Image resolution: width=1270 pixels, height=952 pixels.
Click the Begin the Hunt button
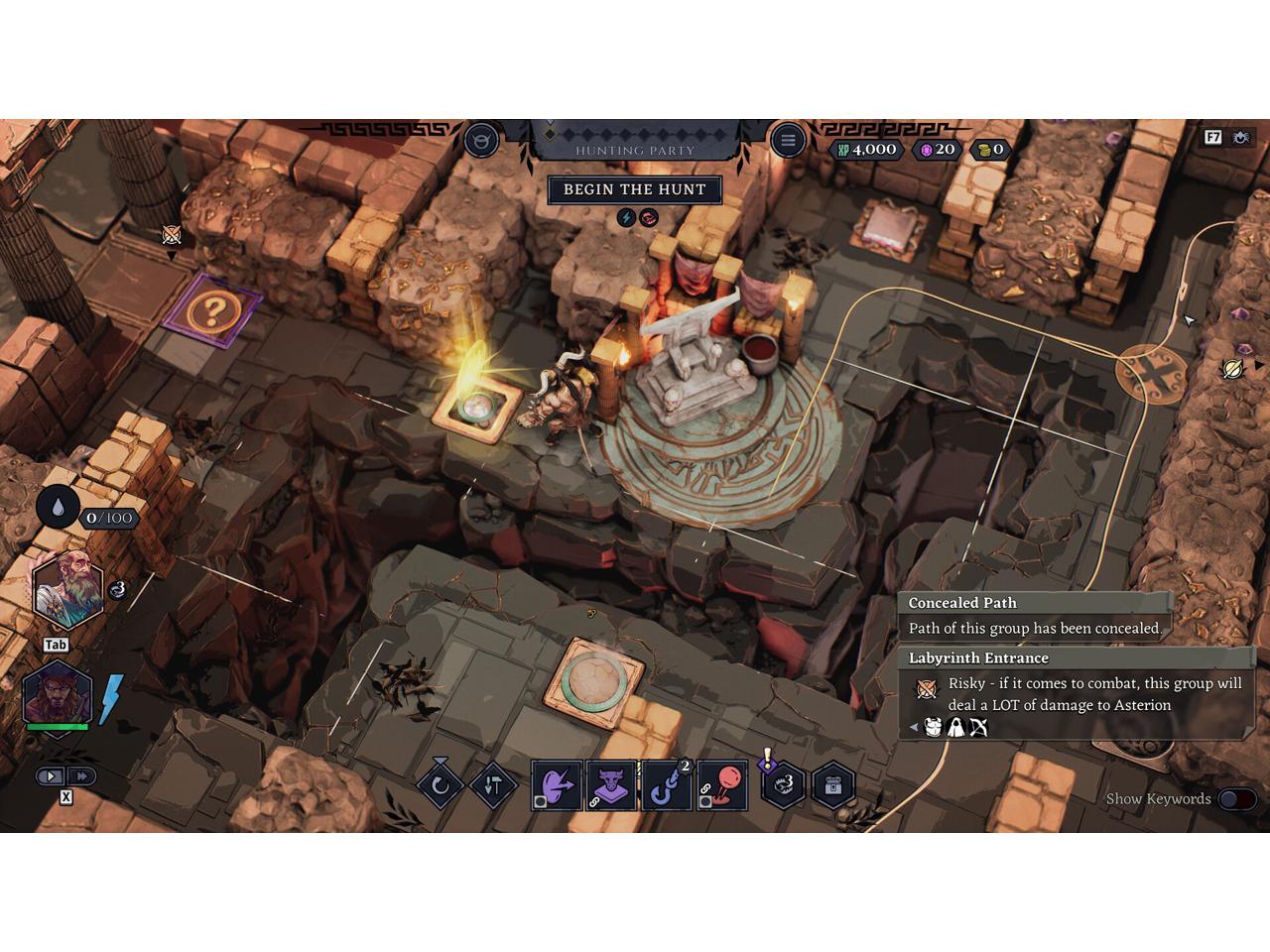[634, 189]
